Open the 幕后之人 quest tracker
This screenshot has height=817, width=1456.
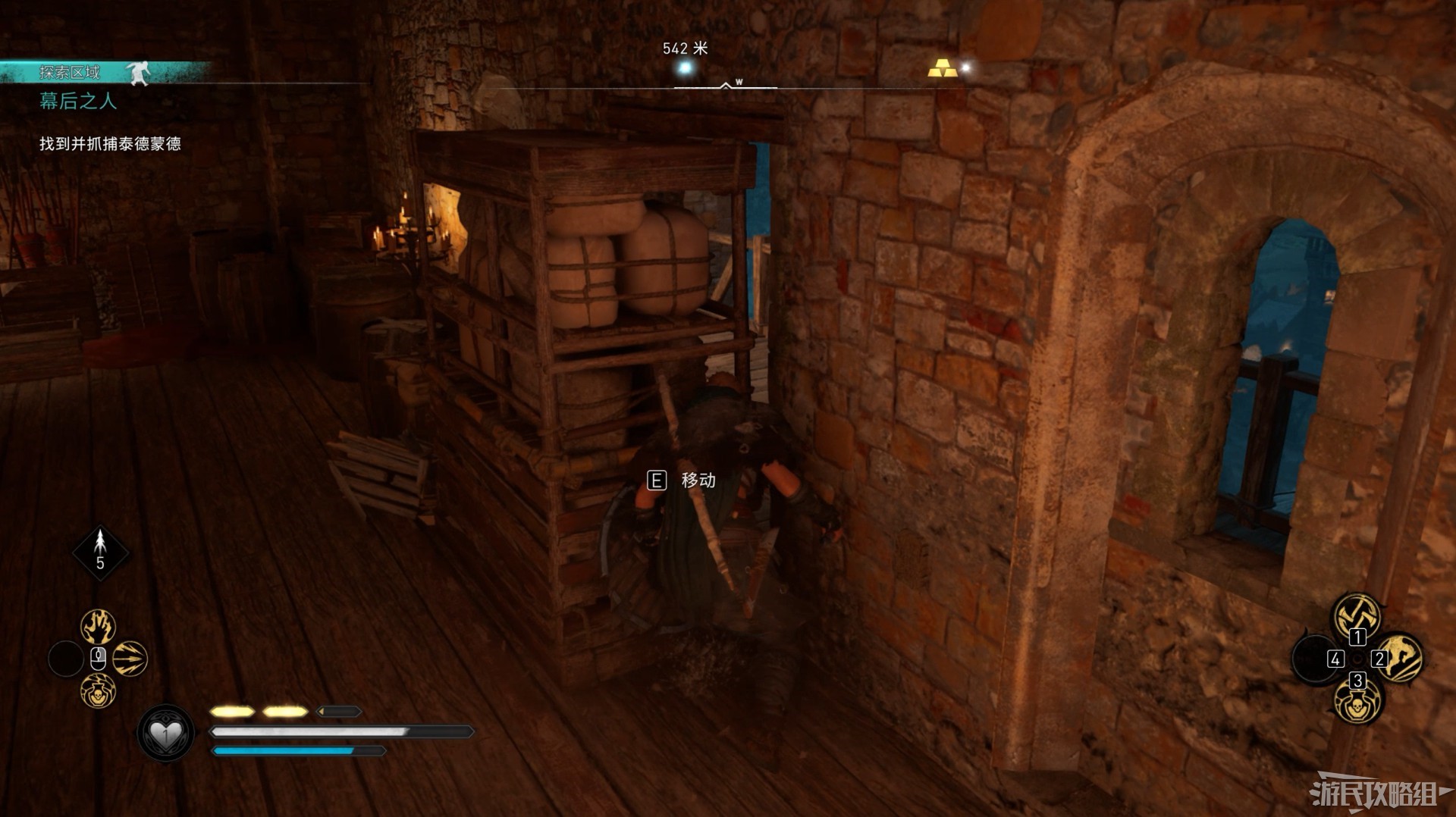tap(78, 101)
